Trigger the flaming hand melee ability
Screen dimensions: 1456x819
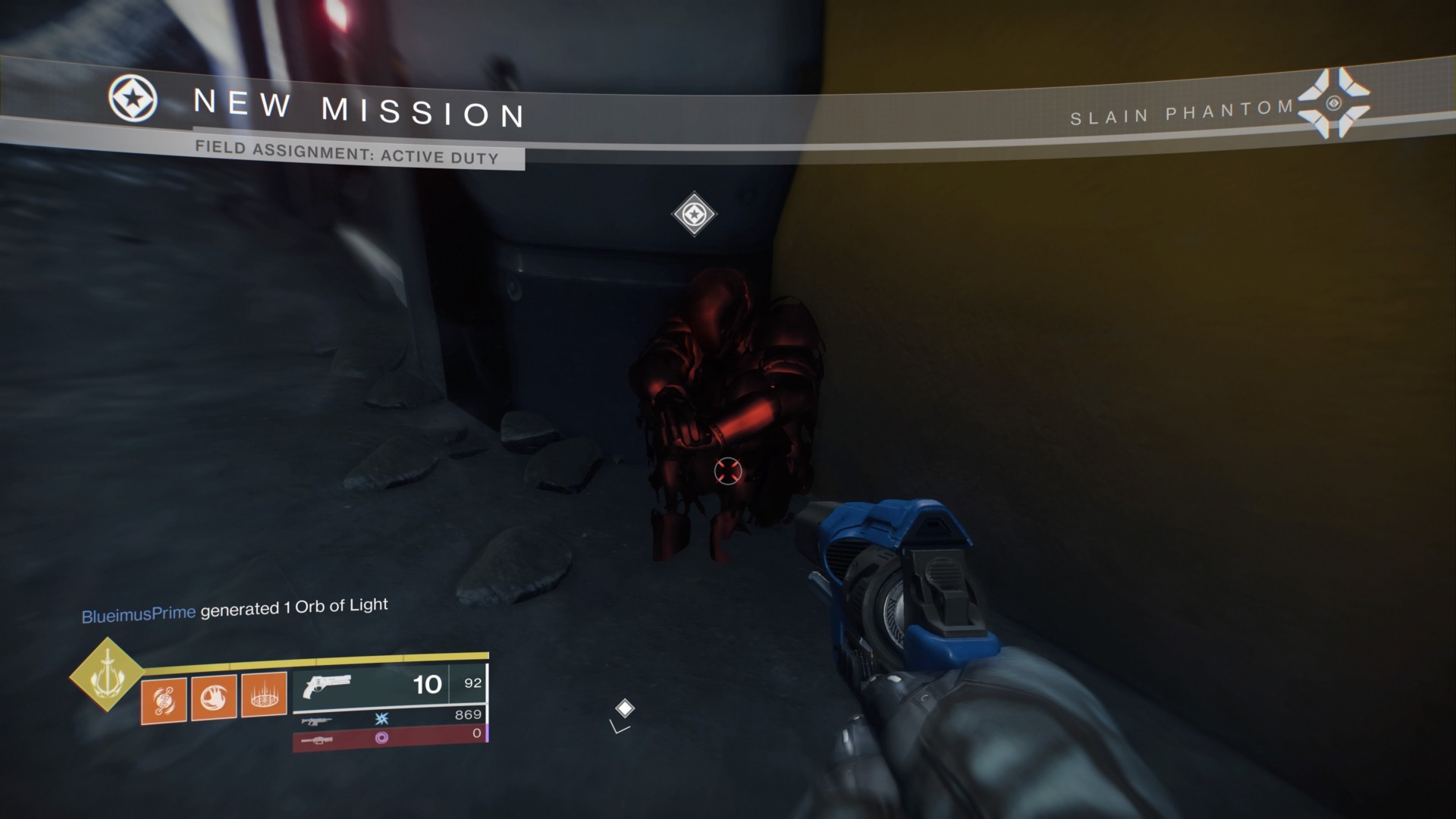214,697
